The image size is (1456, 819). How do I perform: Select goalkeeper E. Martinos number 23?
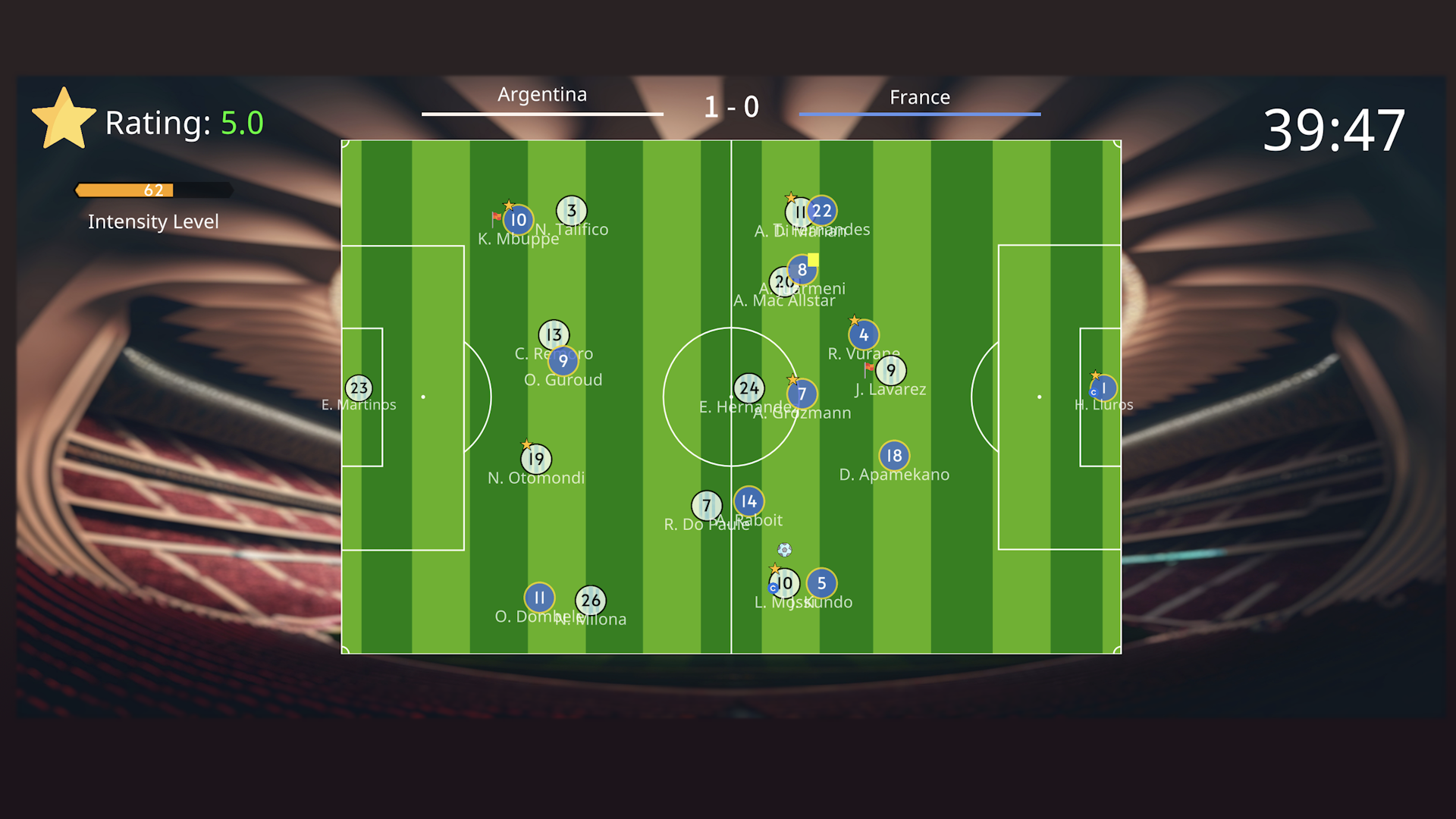tap(358, 388)
